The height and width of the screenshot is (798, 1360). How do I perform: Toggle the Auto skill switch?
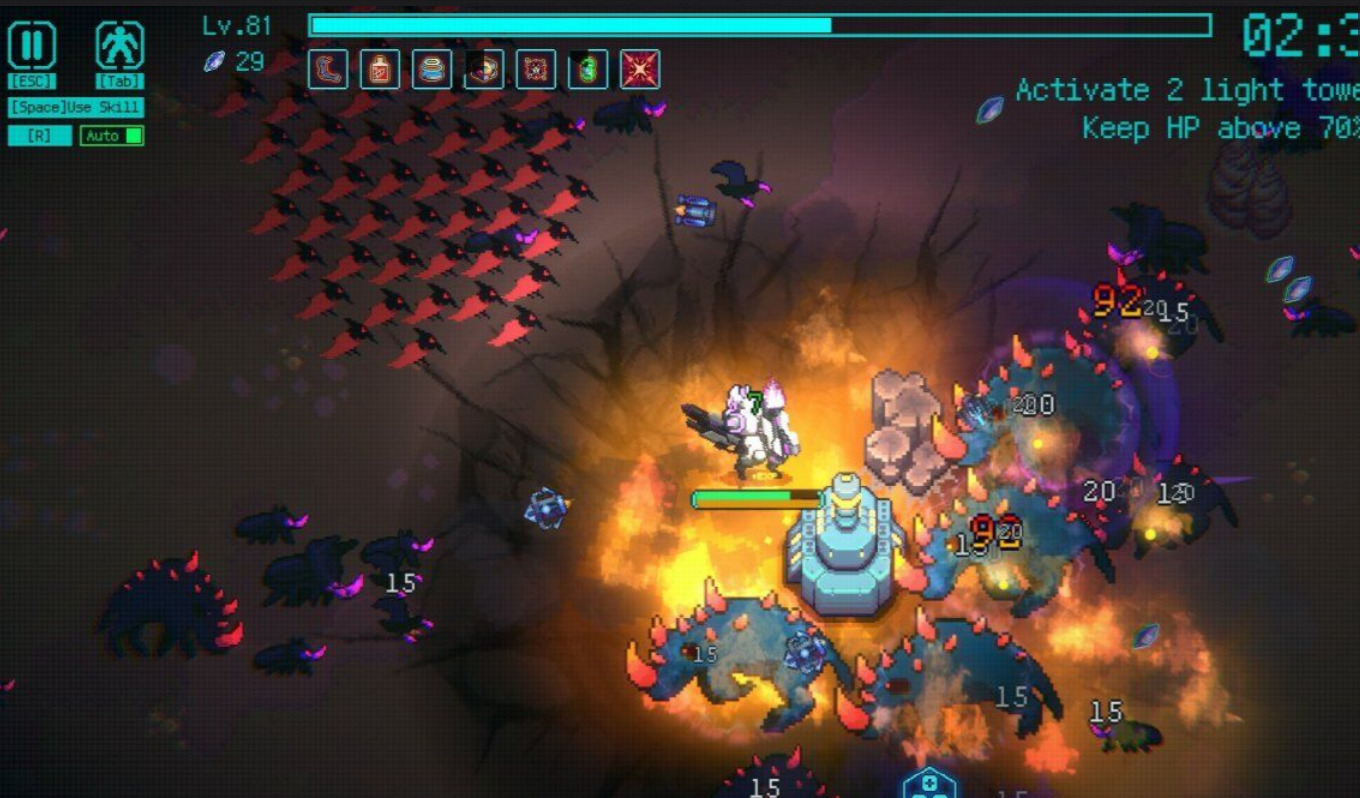(111, 135)
